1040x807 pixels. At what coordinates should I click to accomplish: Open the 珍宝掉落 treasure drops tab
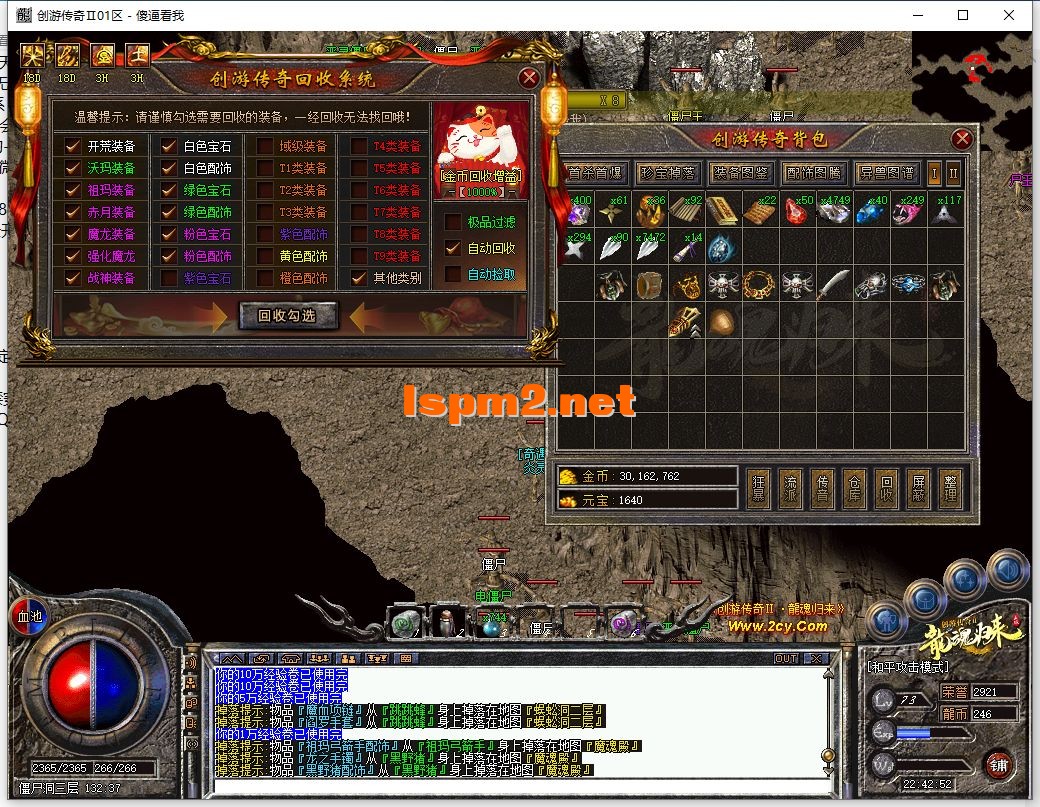[x=668, y=173]
